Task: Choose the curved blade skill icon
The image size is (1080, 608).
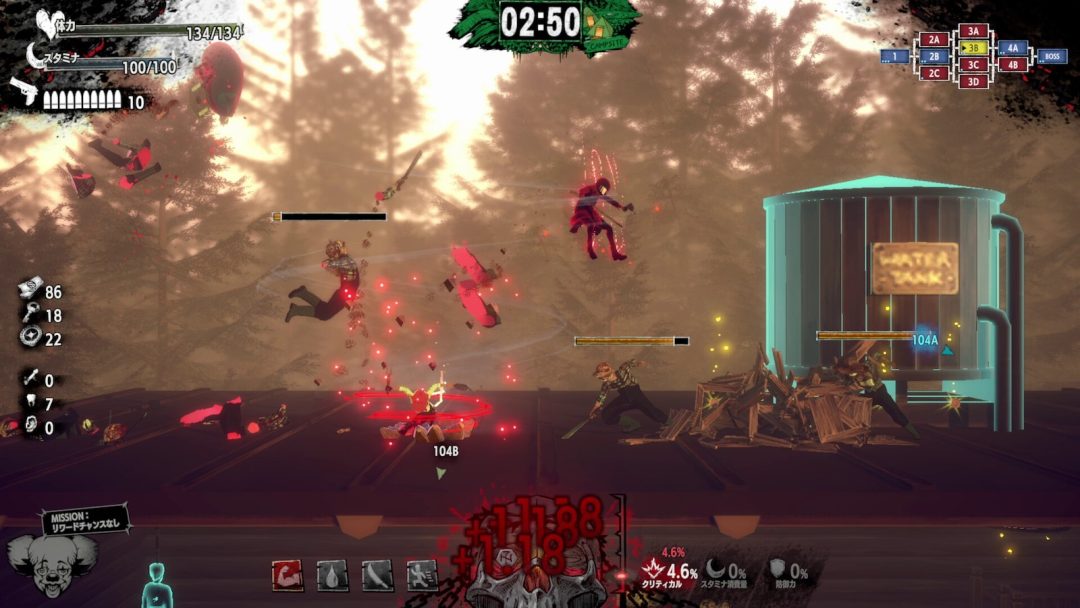Action: [x=377, y=574]
